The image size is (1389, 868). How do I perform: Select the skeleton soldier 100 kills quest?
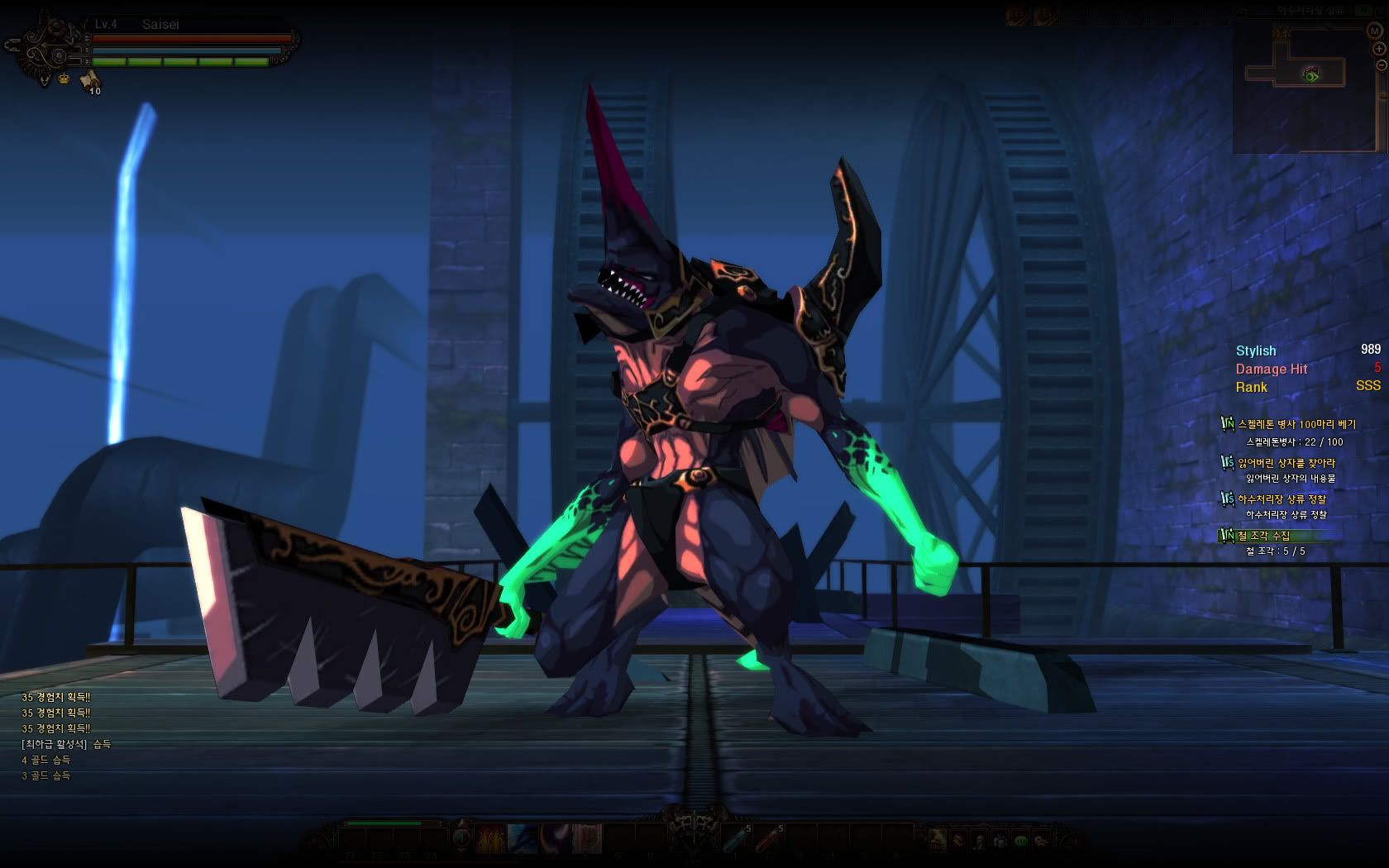coord(1296,424)
